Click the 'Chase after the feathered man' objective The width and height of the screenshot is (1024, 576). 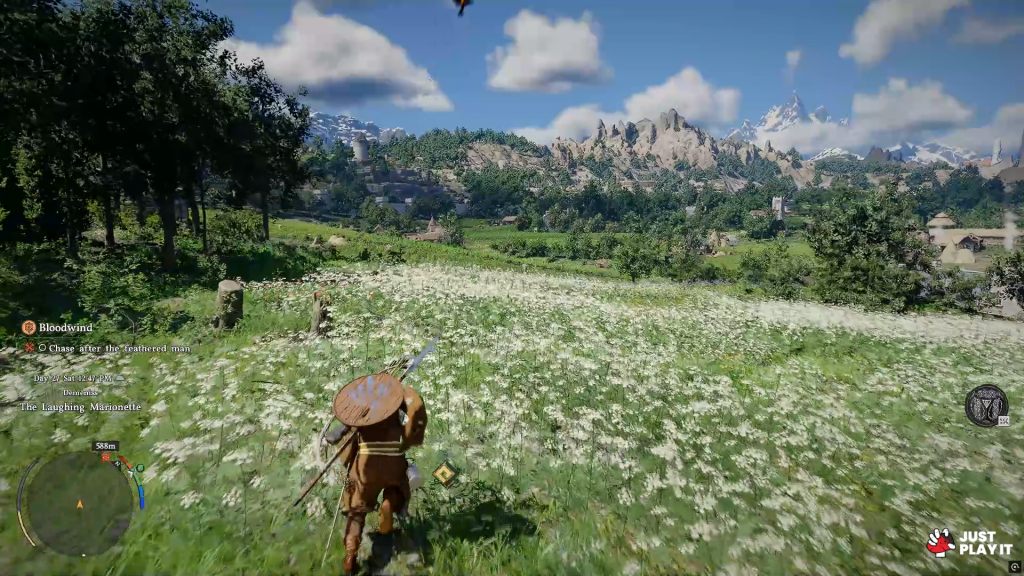point(113,348)
